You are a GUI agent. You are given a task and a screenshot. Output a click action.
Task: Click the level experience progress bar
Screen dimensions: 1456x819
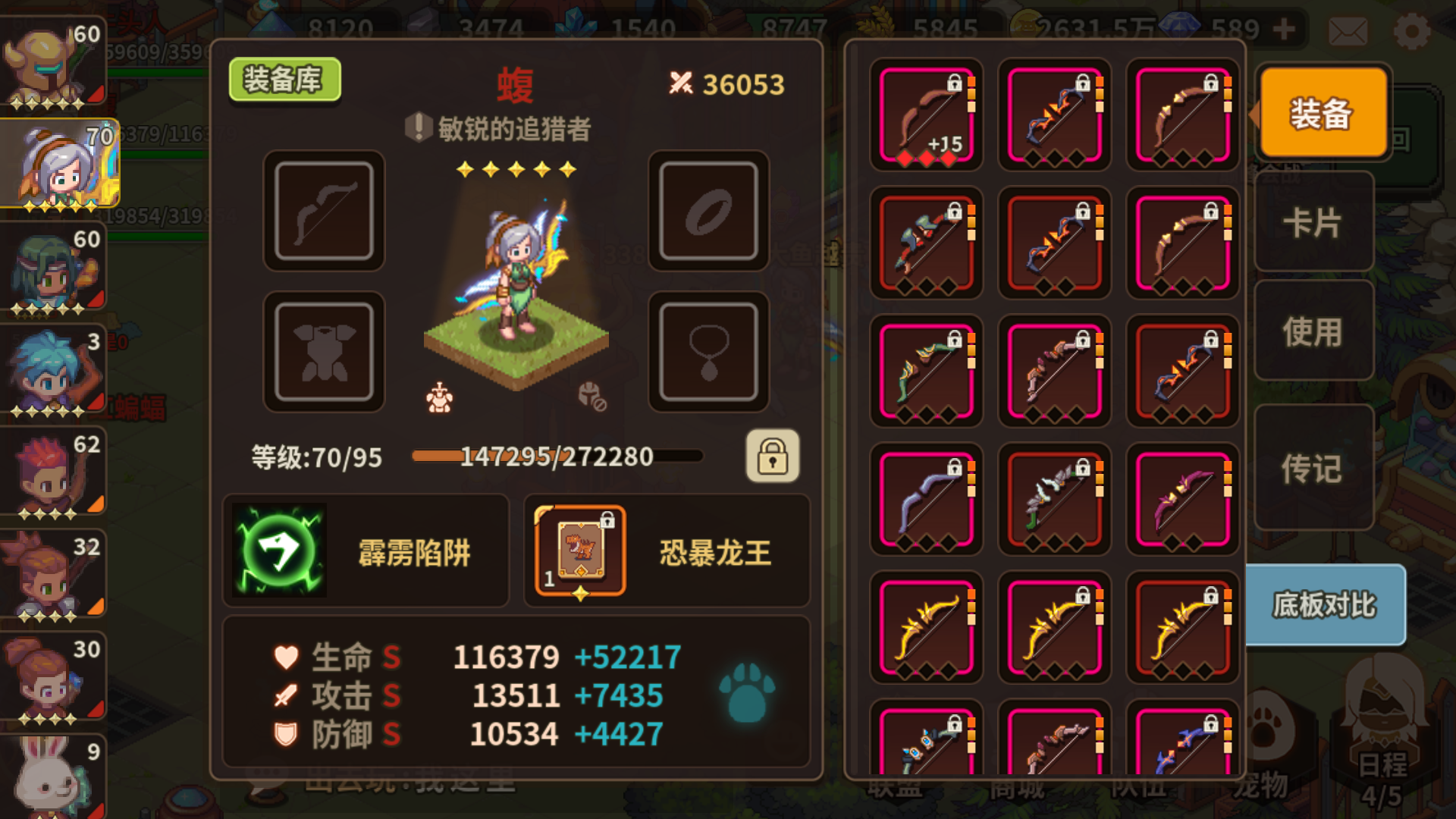(557, 456)
